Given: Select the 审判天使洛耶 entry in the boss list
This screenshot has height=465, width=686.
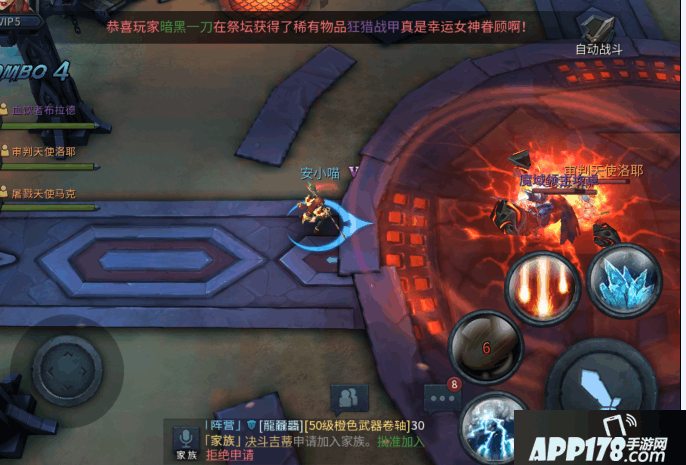Looking at the screenshot, I should (44, 152).
